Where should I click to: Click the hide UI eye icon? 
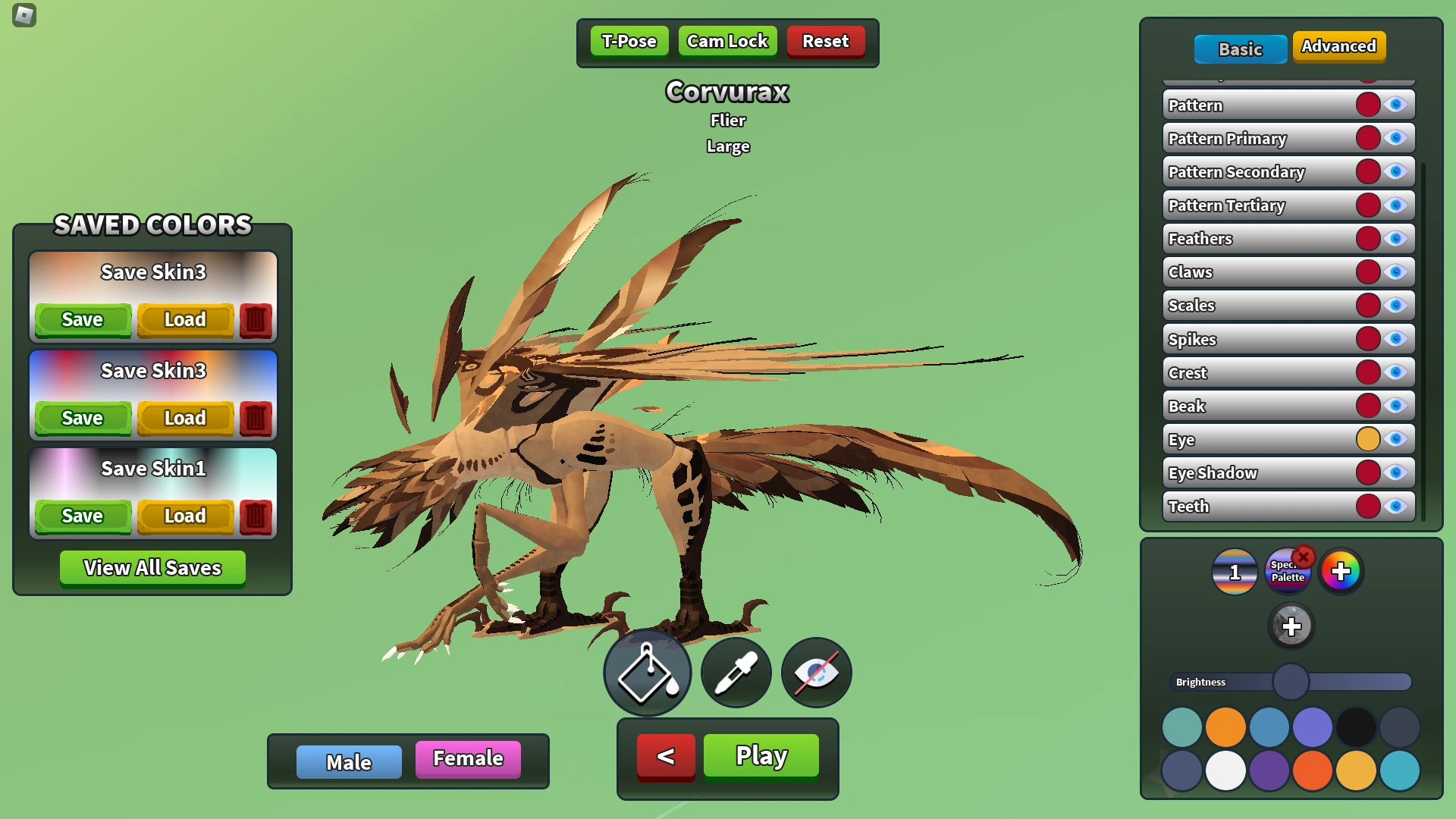[816, 673]
